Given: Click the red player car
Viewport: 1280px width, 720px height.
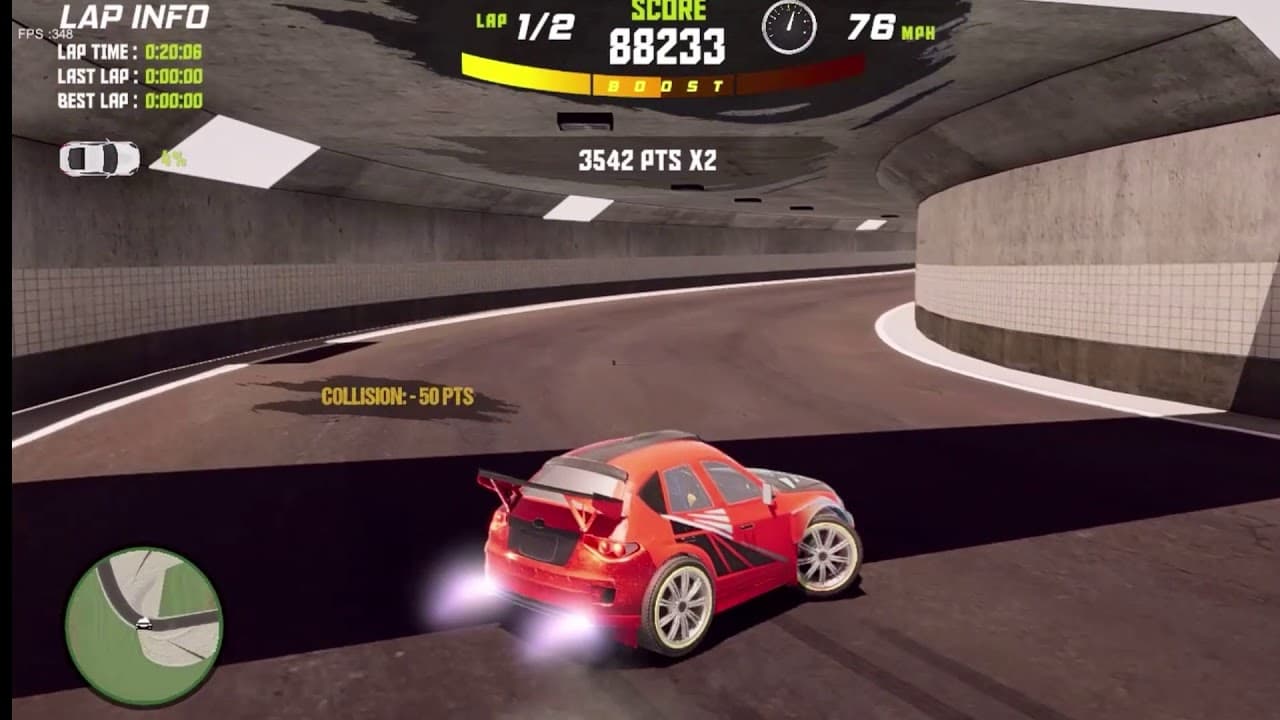Looking at the screenshot, I should tap(660, 540).
